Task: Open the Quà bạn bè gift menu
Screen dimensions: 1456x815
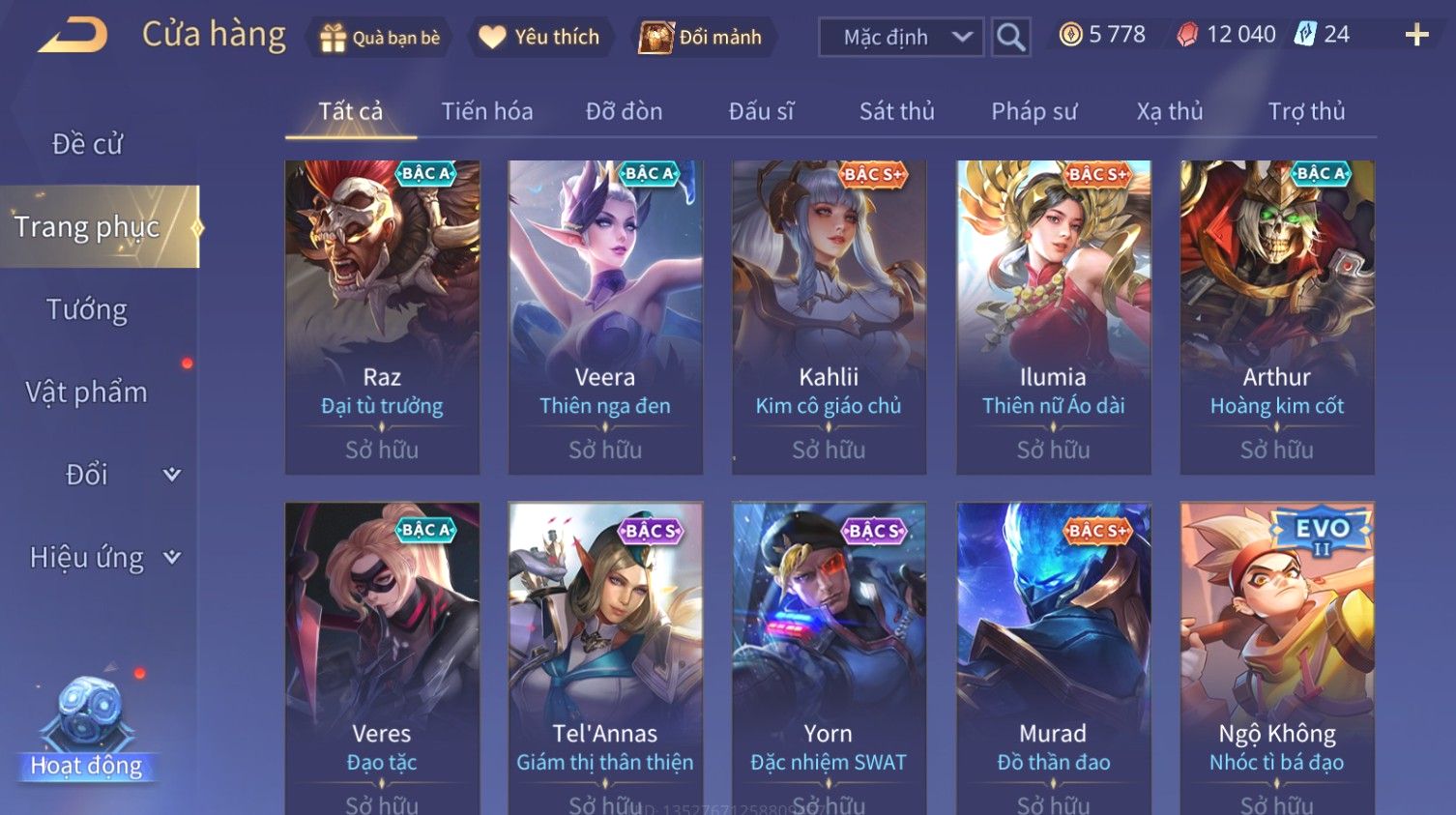Action: 380,38
